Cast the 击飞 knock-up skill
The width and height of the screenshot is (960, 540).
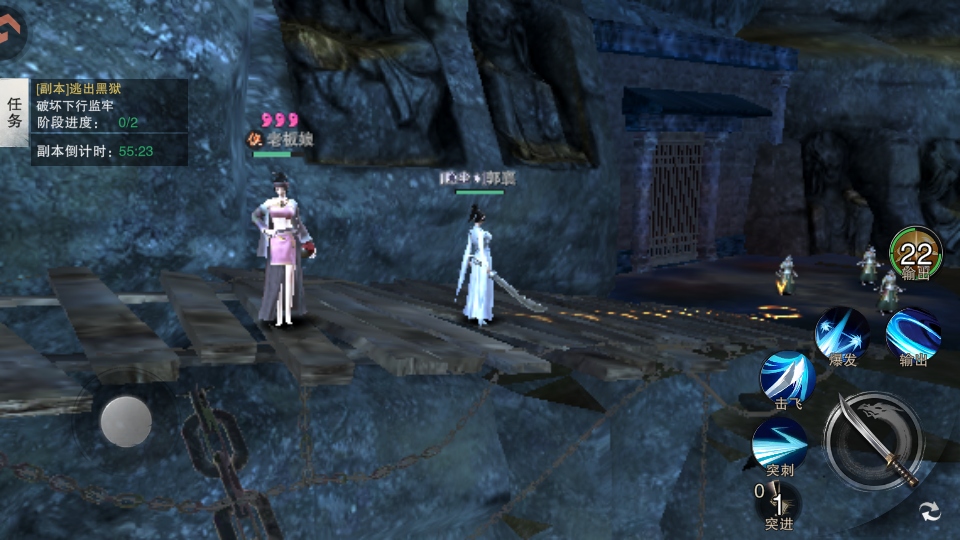point(788,378)
